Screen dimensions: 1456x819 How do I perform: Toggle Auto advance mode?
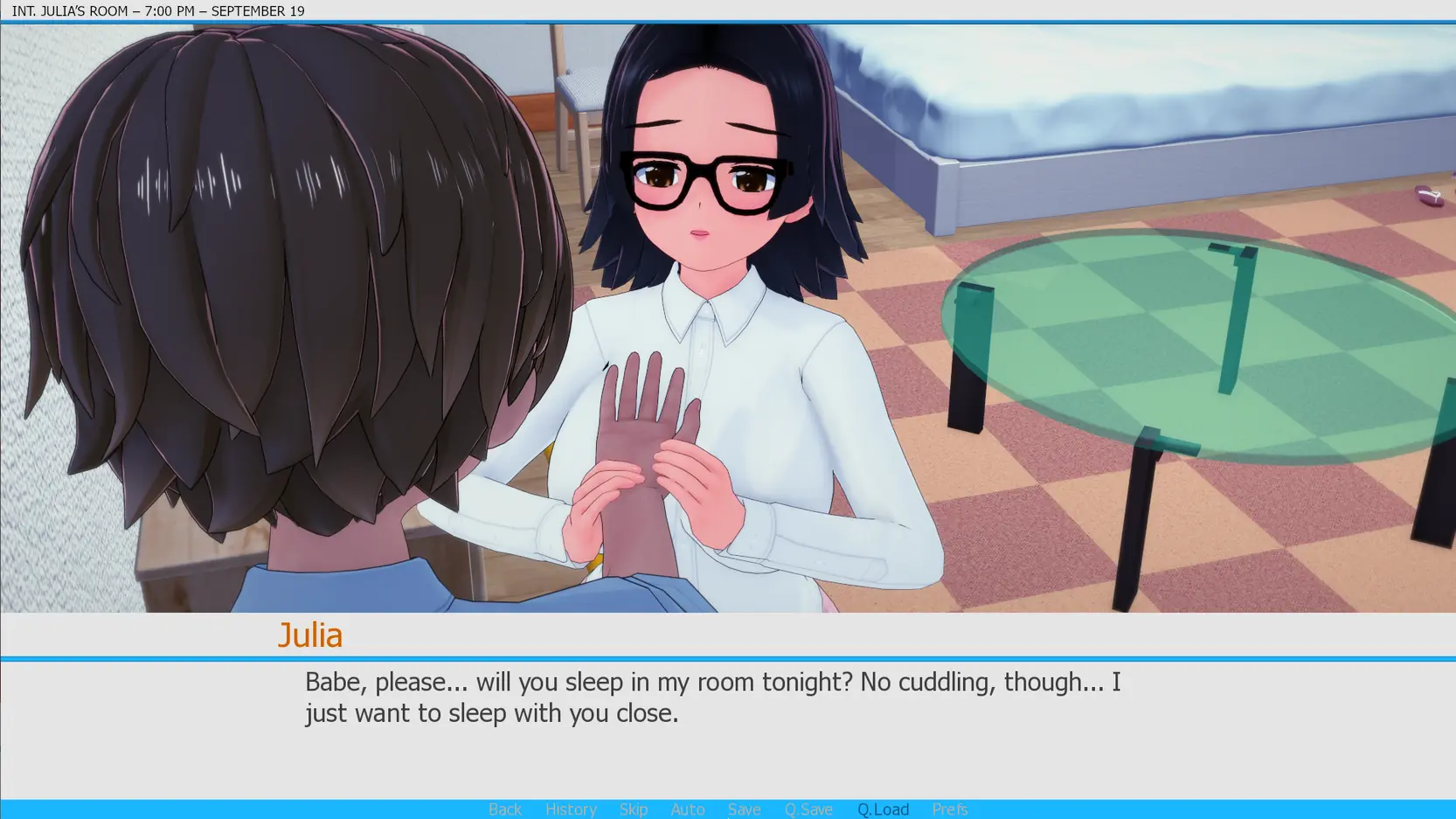[x=688, y=809]
